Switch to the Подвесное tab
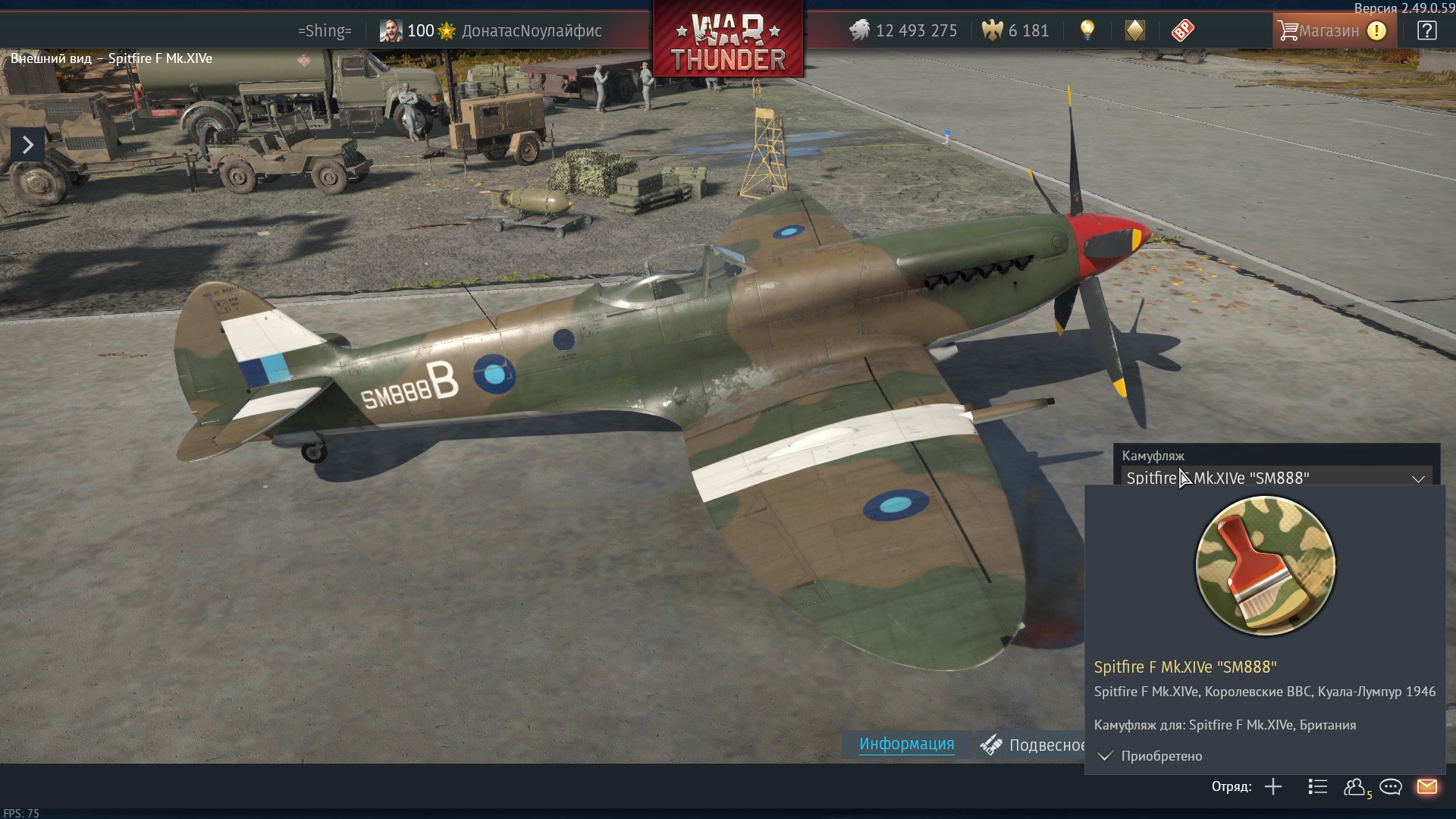Image resolution: width=1456 pixels, height=819 pixels. 1034,745
